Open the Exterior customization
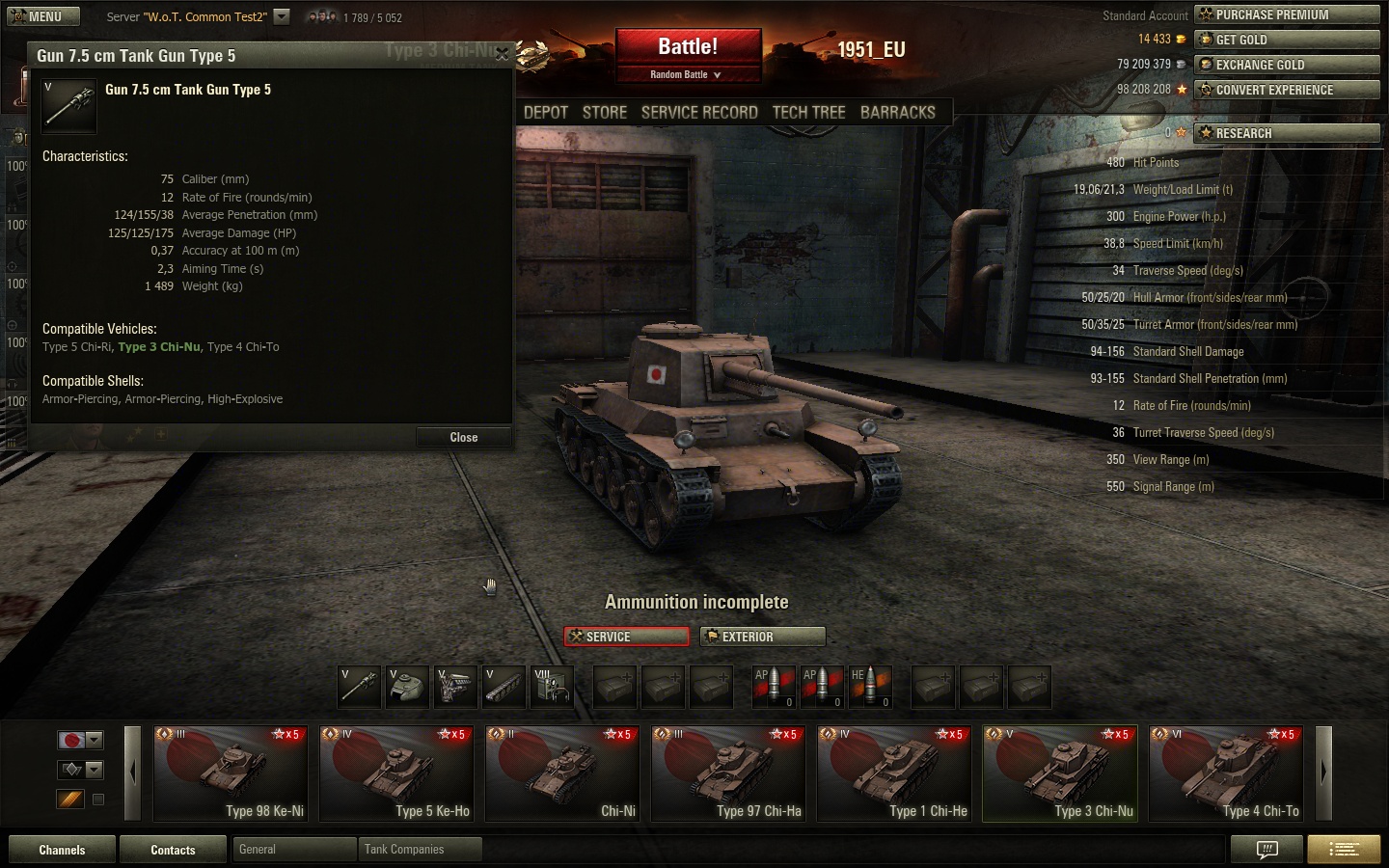 click(x=763, y=637)
